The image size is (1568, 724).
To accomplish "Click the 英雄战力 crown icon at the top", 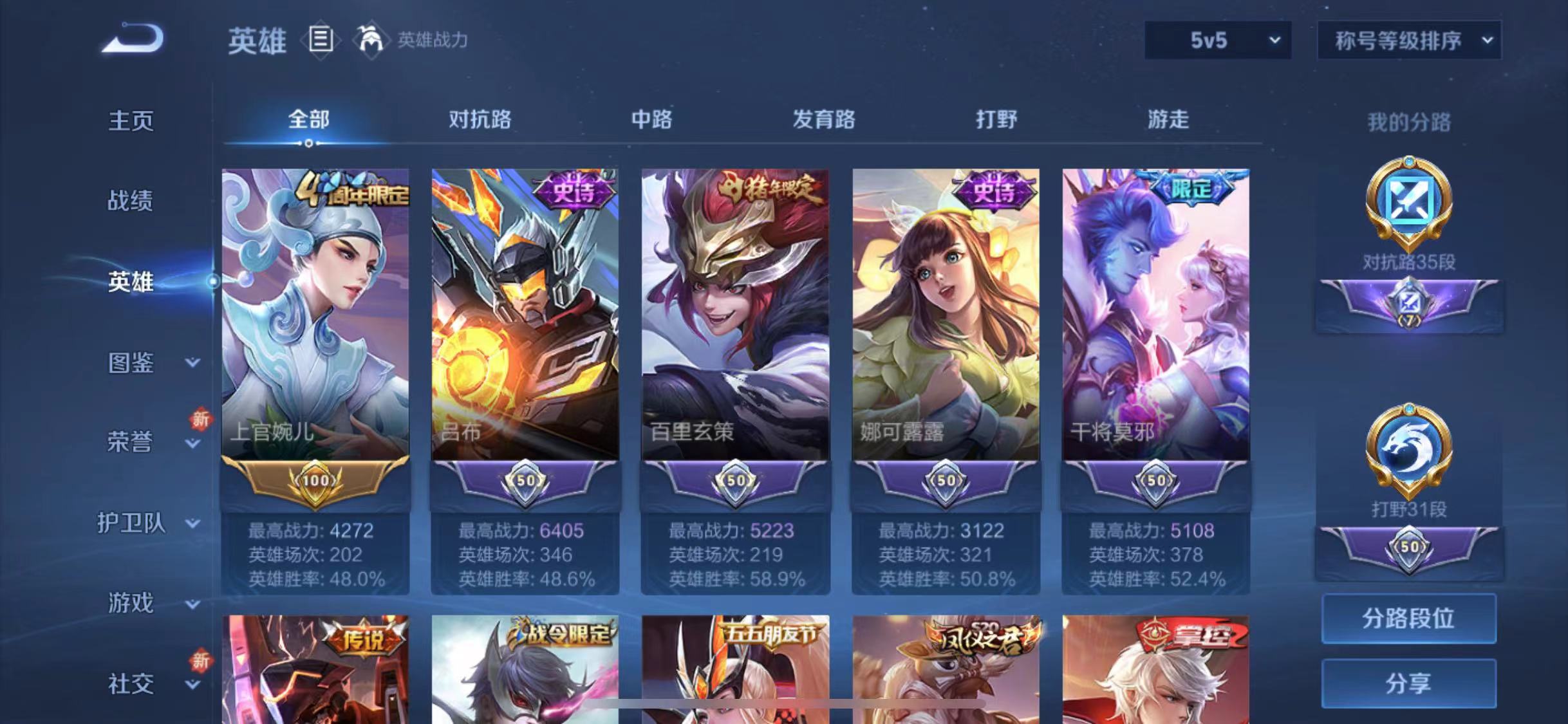I will click(x=372, y=40).
